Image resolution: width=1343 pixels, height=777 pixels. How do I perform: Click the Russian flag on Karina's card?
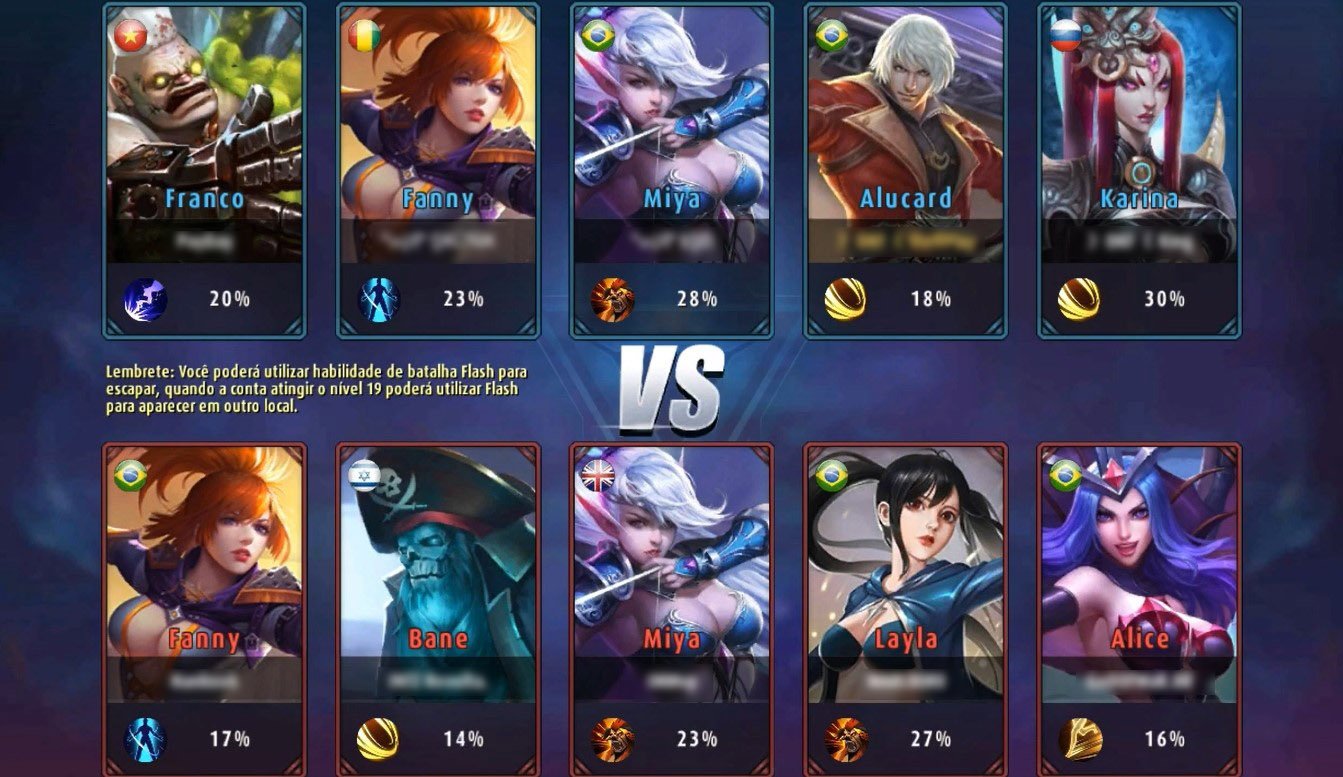[1064, 37]
